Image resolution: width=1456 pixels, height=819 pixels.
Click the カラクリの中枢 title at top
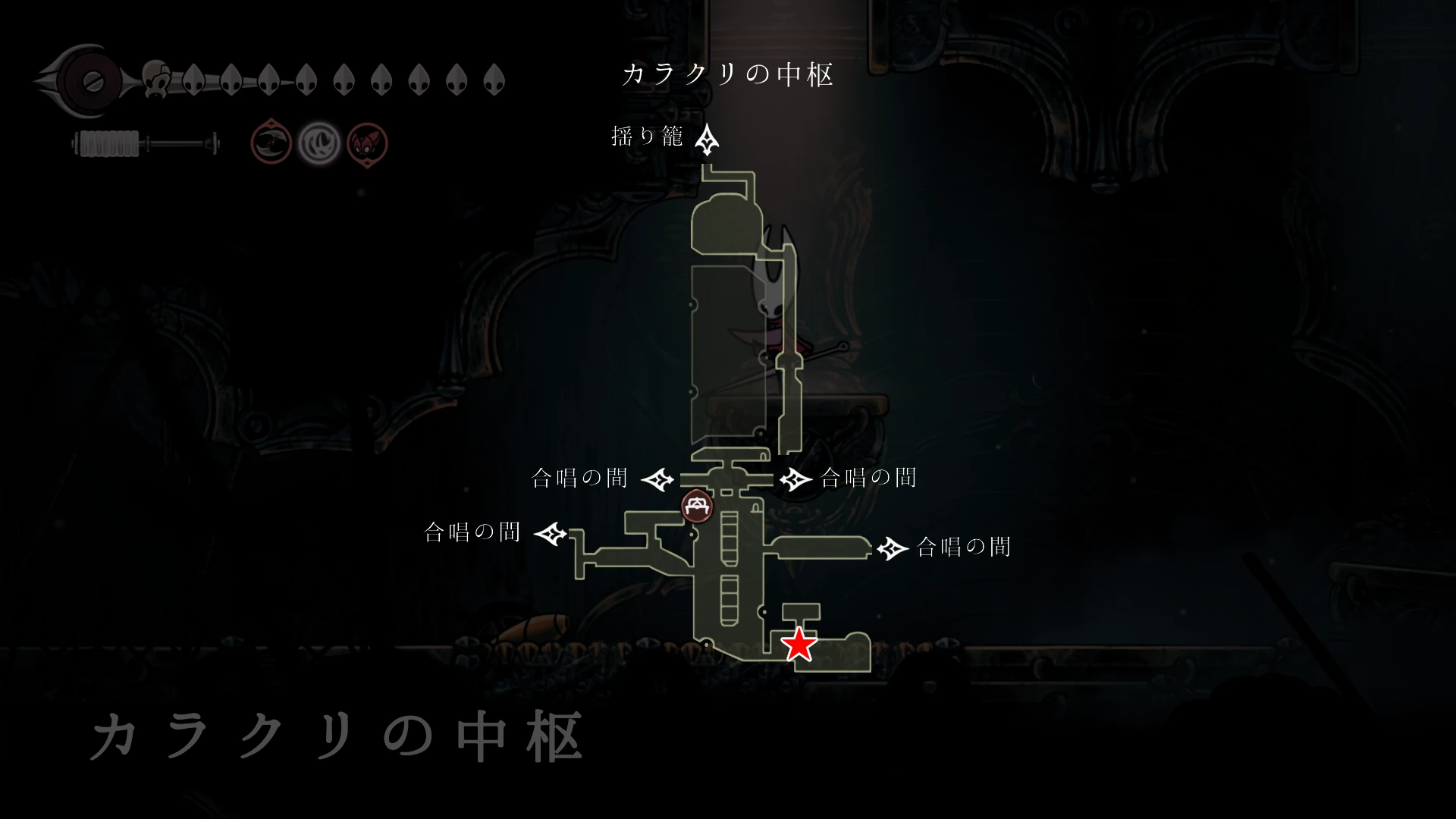point(730,75)
